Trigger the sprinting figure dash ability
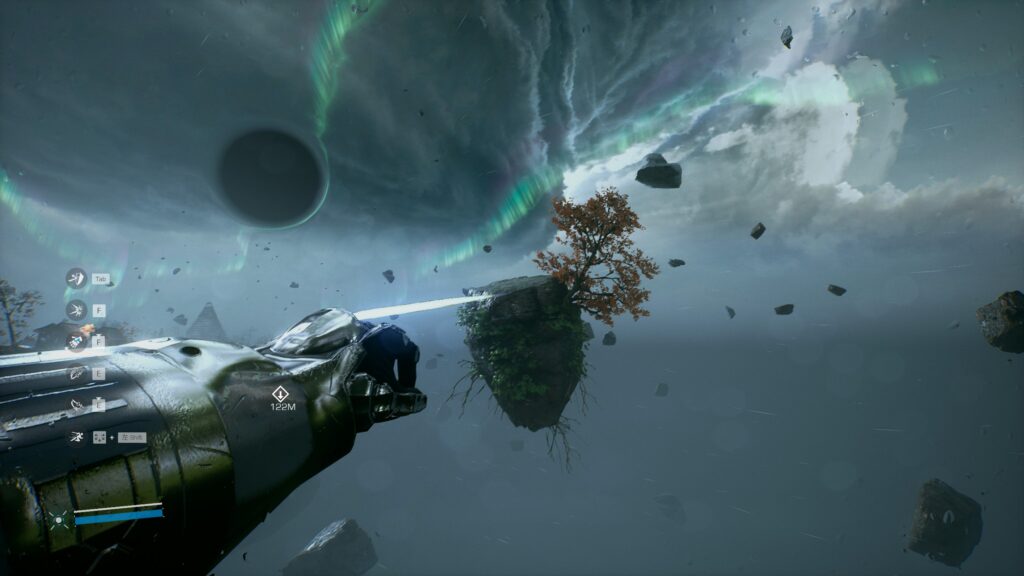The width and height of the screenshot is (1024, 576). point(76,437)
